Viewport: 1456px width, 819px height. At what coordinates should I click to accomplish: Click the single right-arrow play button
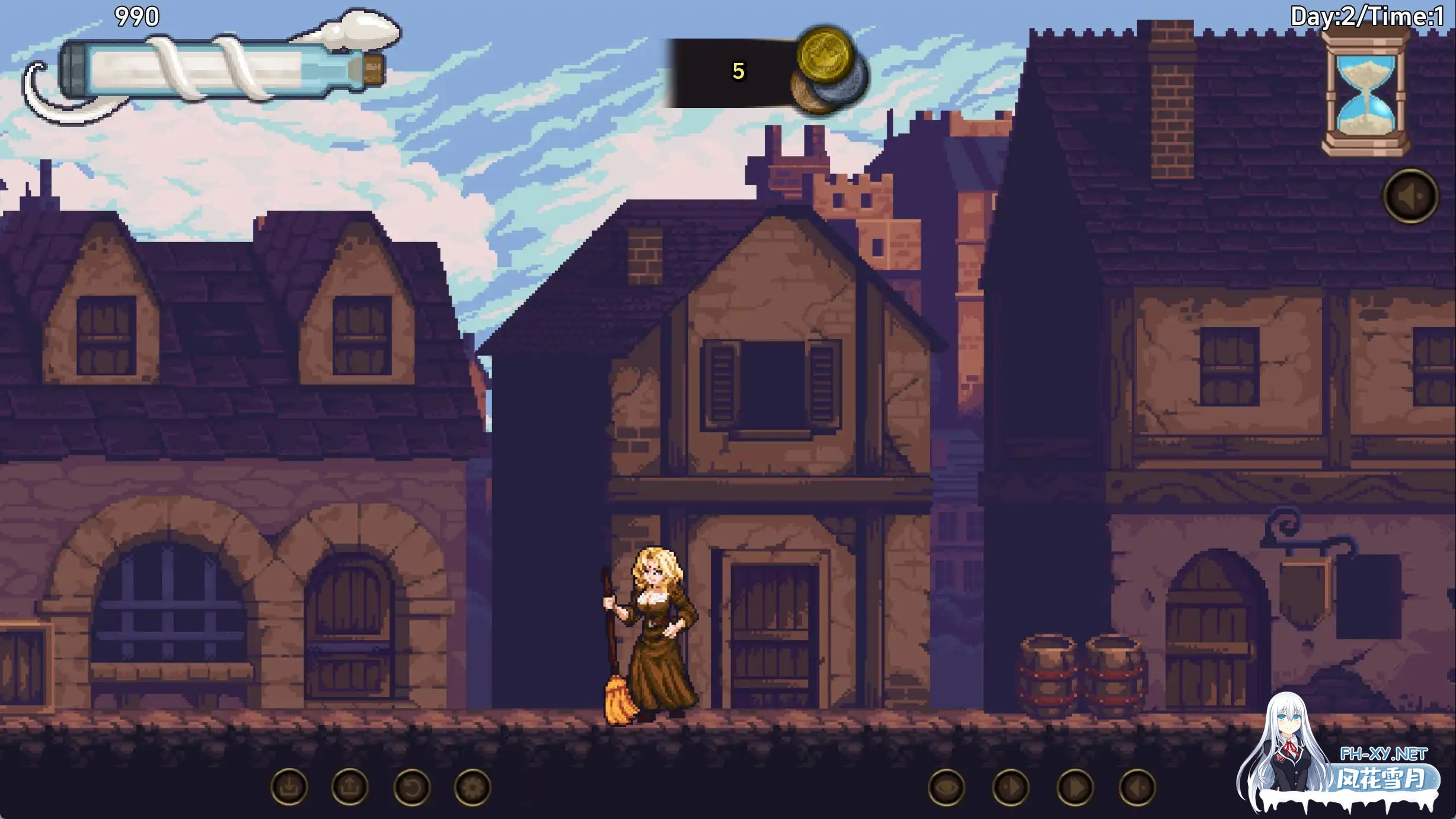1011,788
